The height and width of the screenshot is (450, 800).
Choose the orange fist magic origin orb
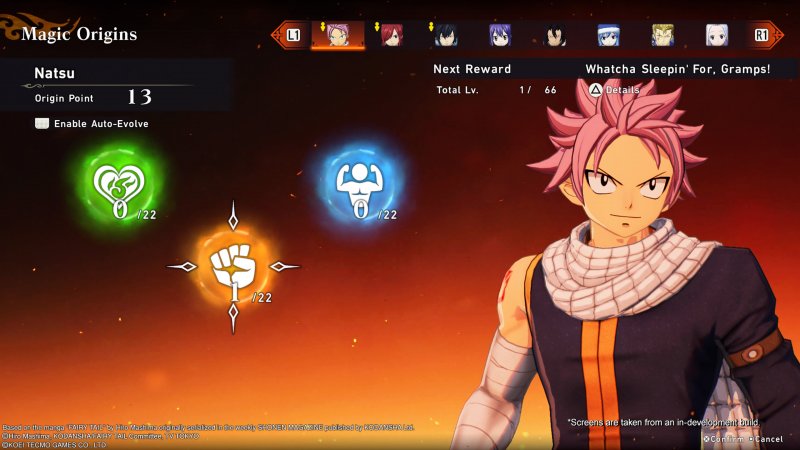pos(233,266)
